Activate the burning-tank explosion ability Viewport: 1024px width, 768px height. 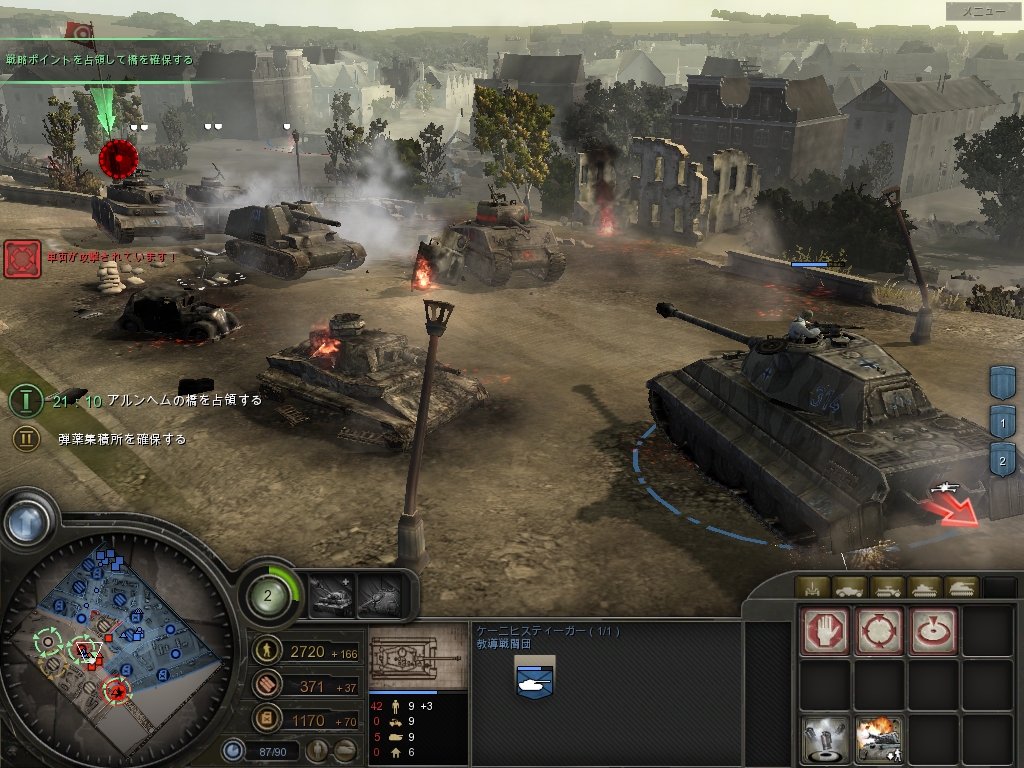coord(879,739)
